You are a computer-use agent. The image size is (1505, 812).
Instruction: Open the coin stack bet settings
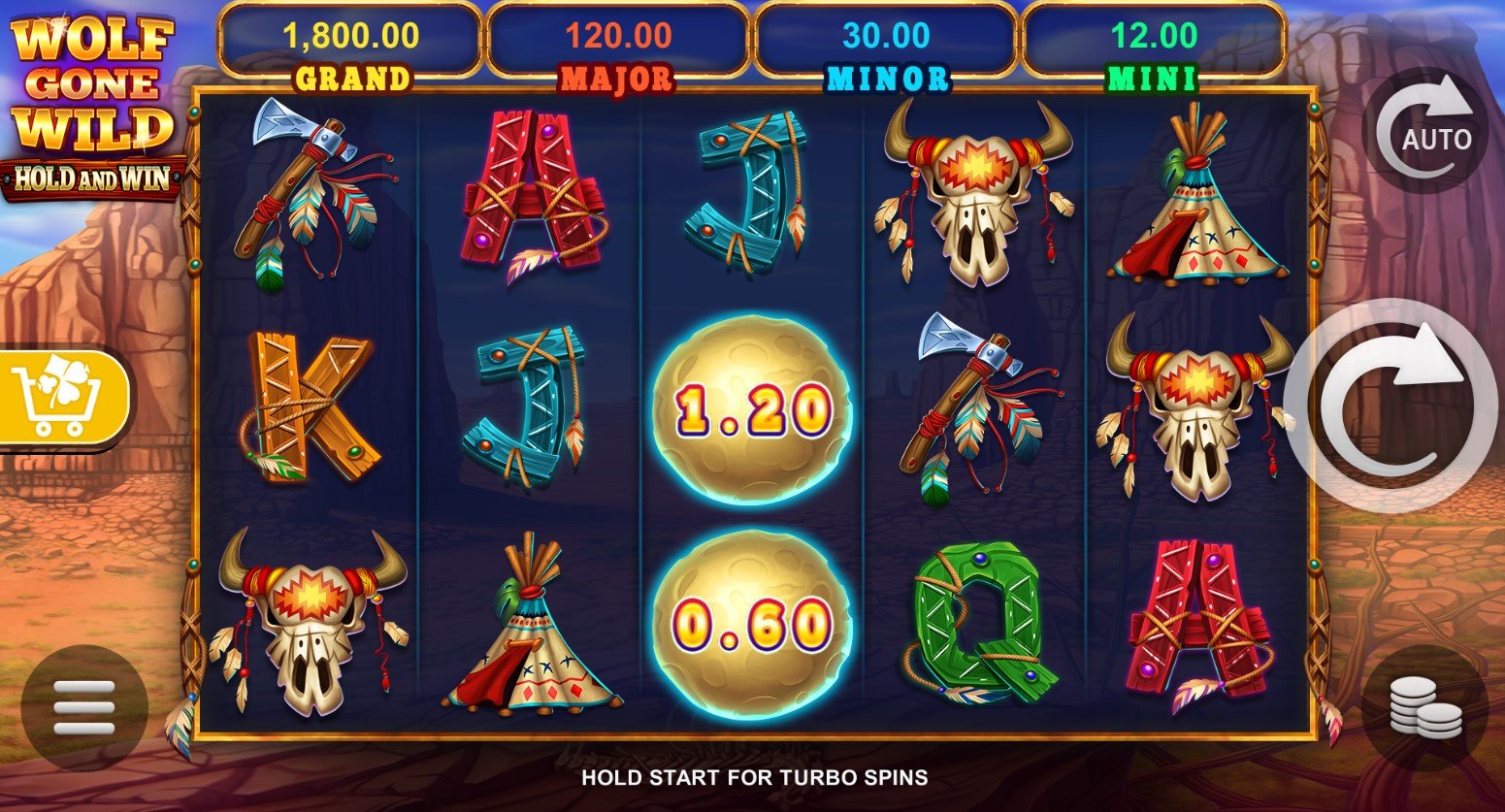click(x=1423, y=708)
